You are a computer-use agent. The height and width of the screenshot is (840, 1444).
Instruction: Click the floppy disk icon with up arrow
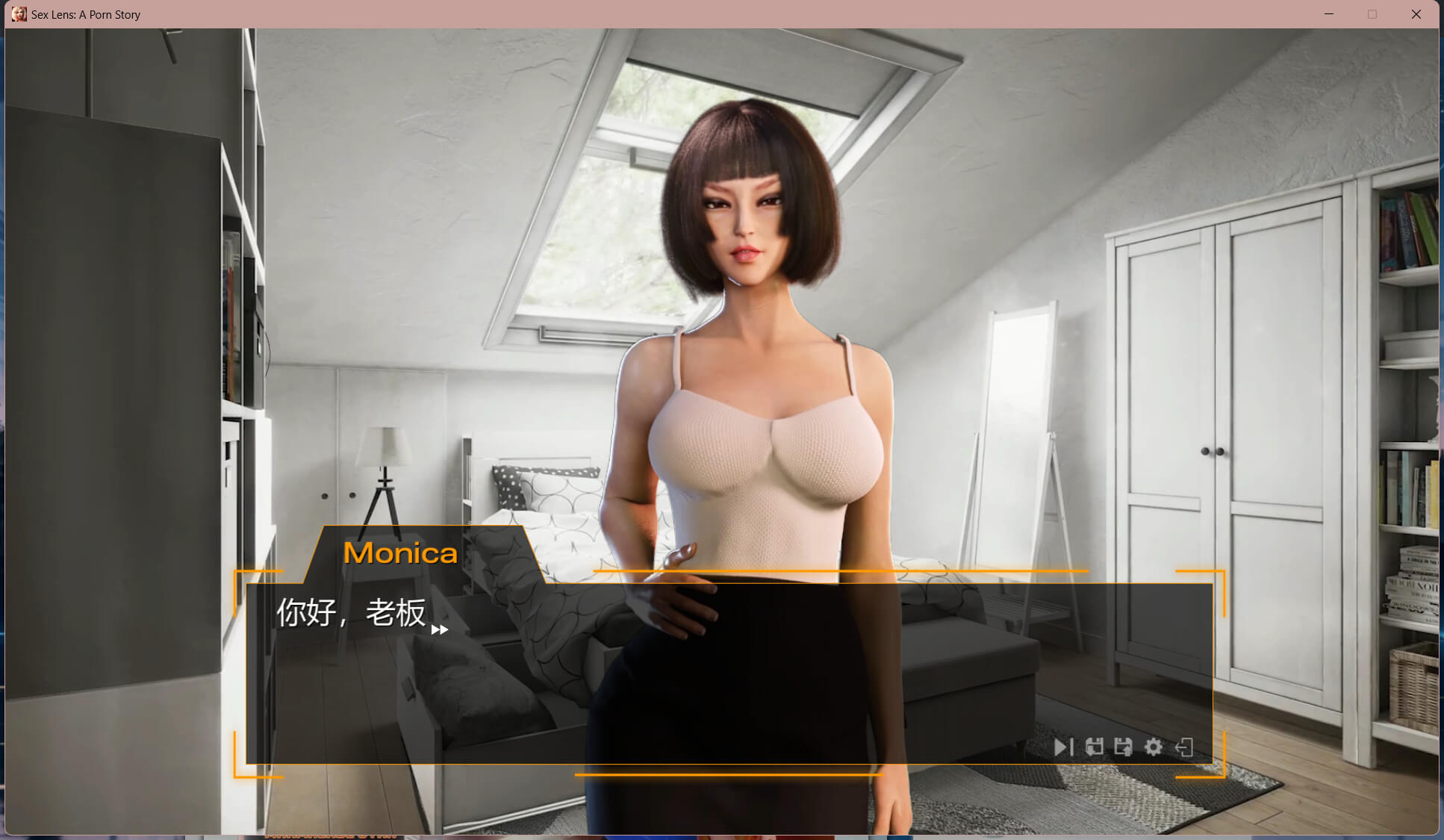coord(1124,747)
